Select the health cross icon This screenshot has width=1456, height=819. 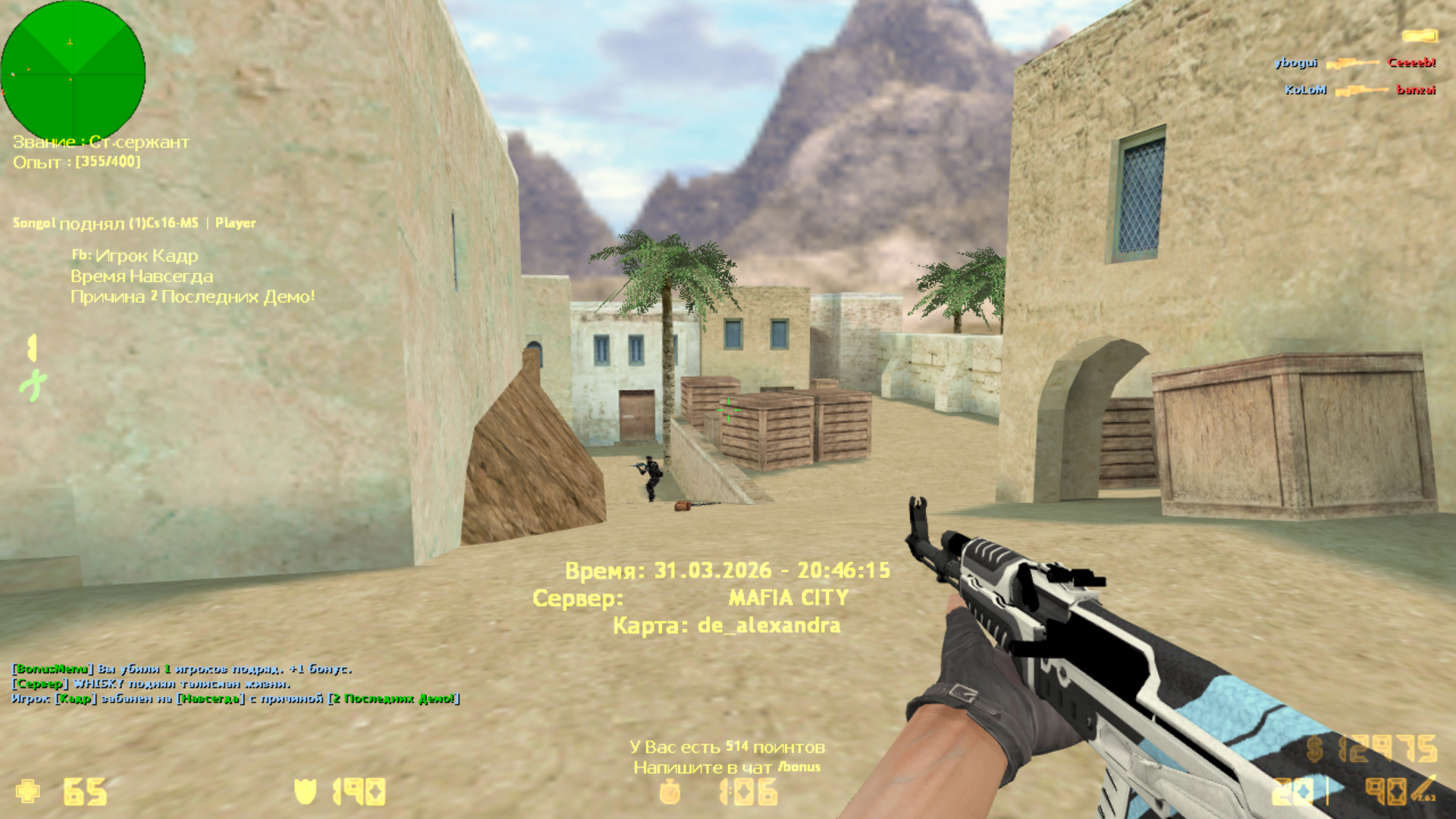(x=28, y=791)
